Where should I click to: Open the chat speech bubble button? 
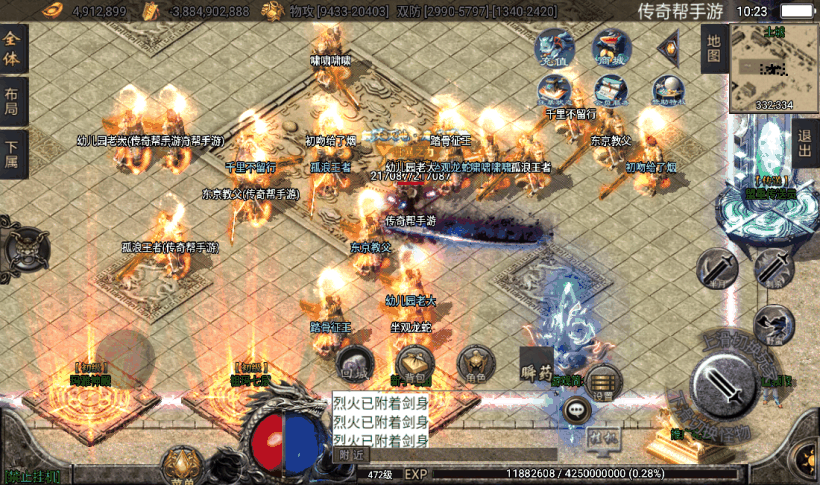click(x=577, y=408)
